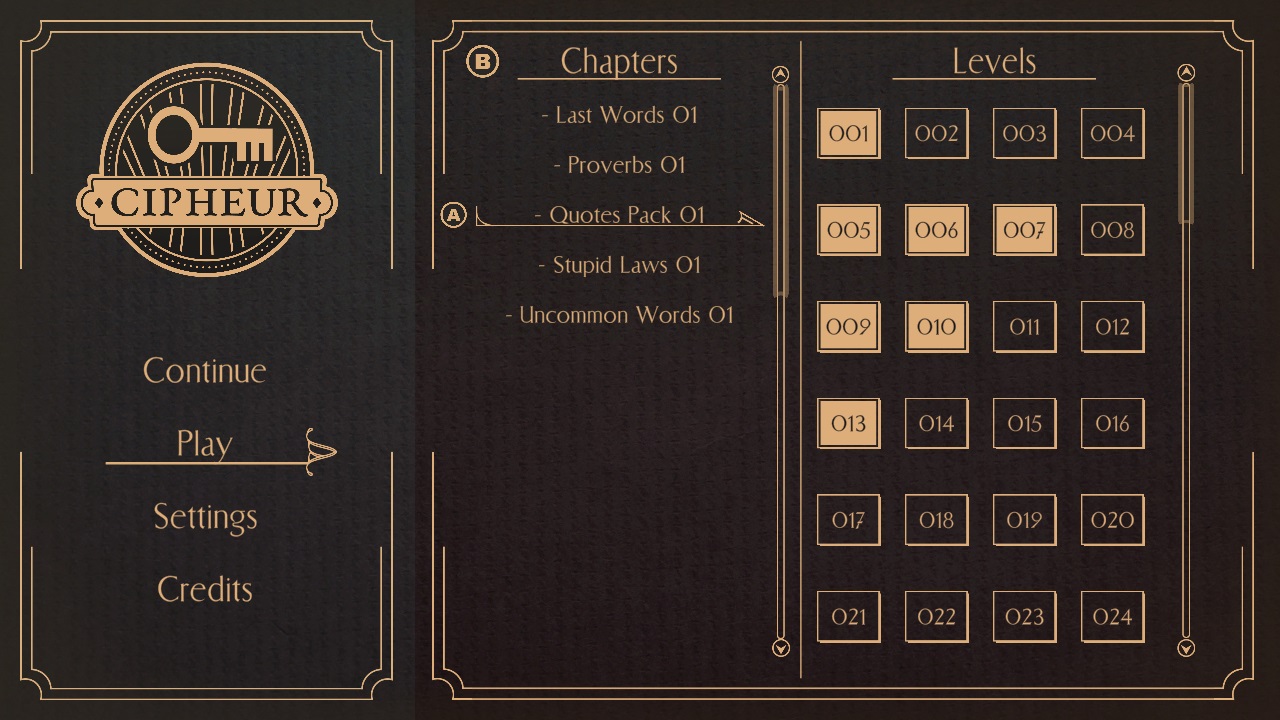Click the Continue option
The width and height of the screenshot is (1280, 720).
(x=205, y=371)
